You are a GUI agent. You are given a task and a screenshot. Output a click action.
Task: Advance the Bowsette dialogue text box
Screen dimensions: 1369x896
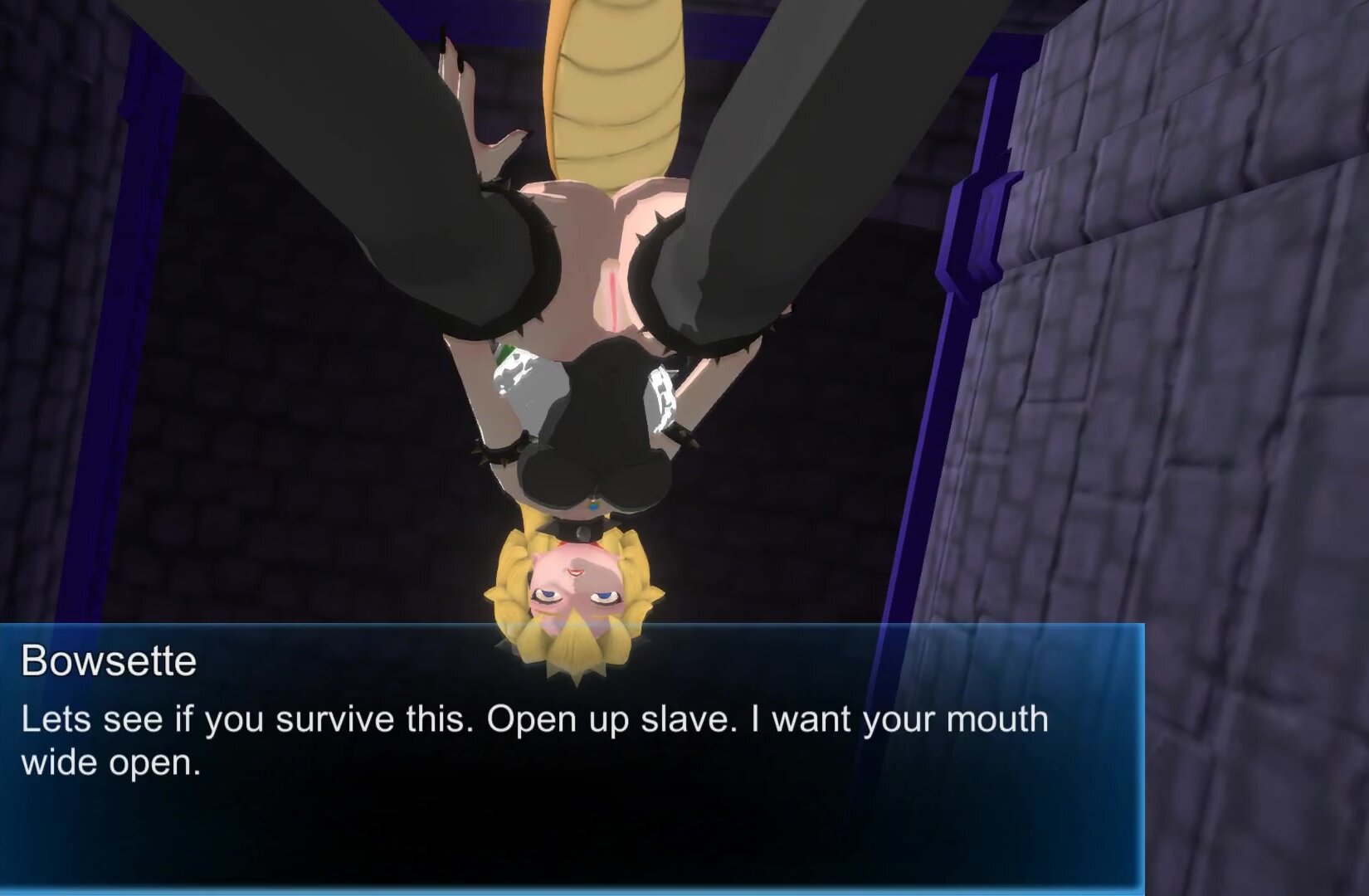[x=571, y=757]
